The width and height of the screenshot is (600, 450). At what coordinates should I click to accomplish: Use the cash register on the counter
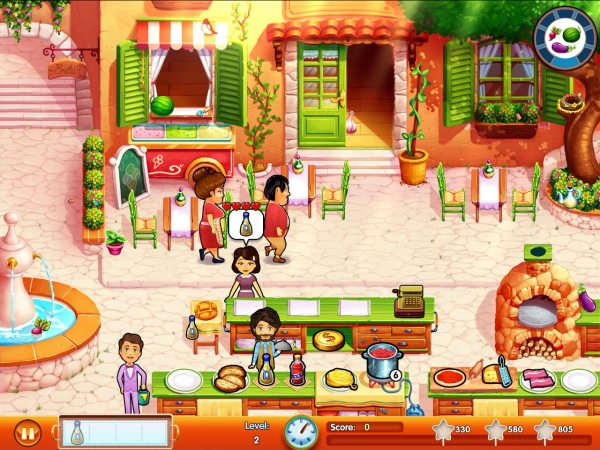(x=408, y=301)
